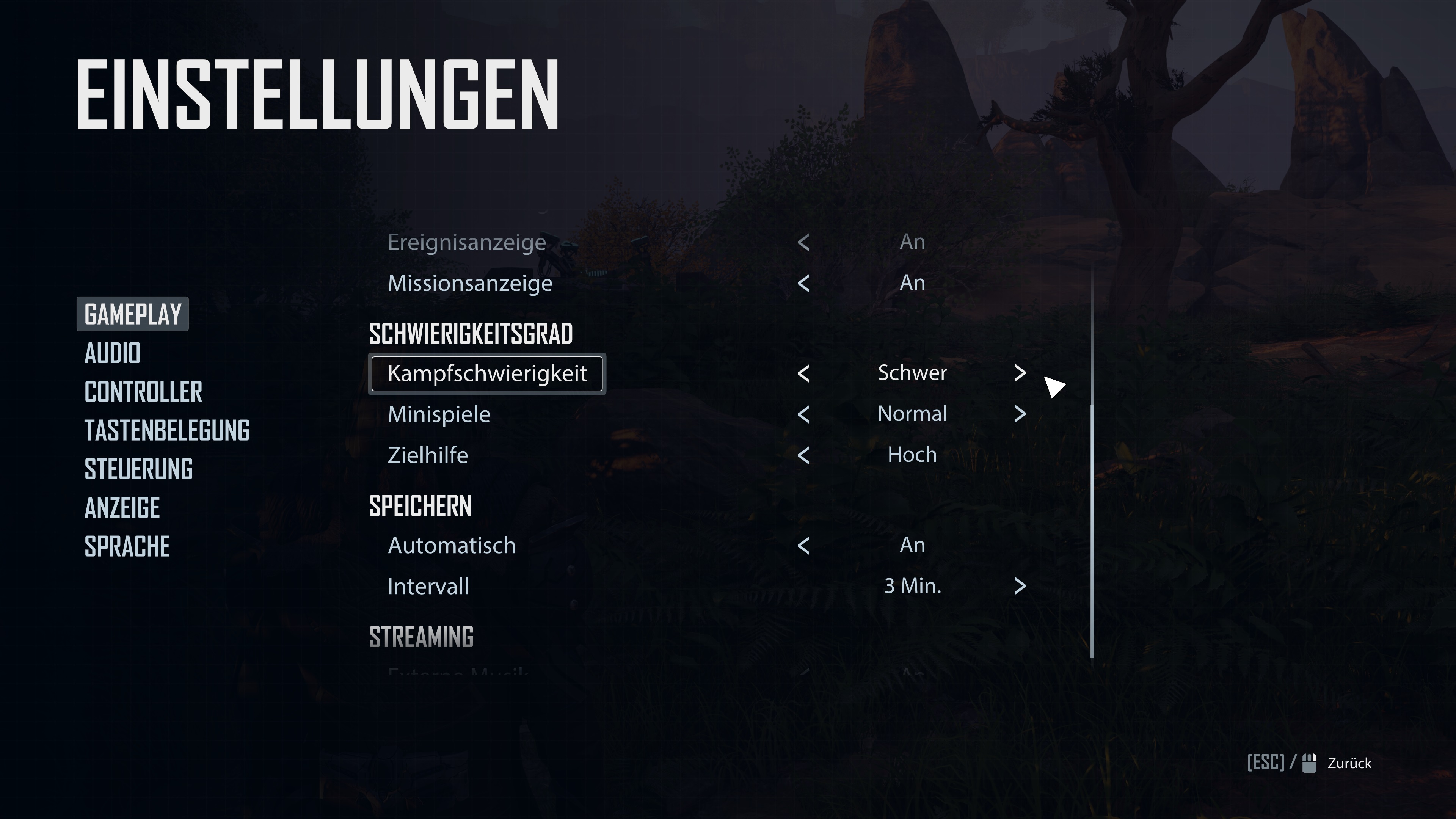Change Ereignisanzeige with its left arrow
1456x819 pixels.
tap(803, 243)
